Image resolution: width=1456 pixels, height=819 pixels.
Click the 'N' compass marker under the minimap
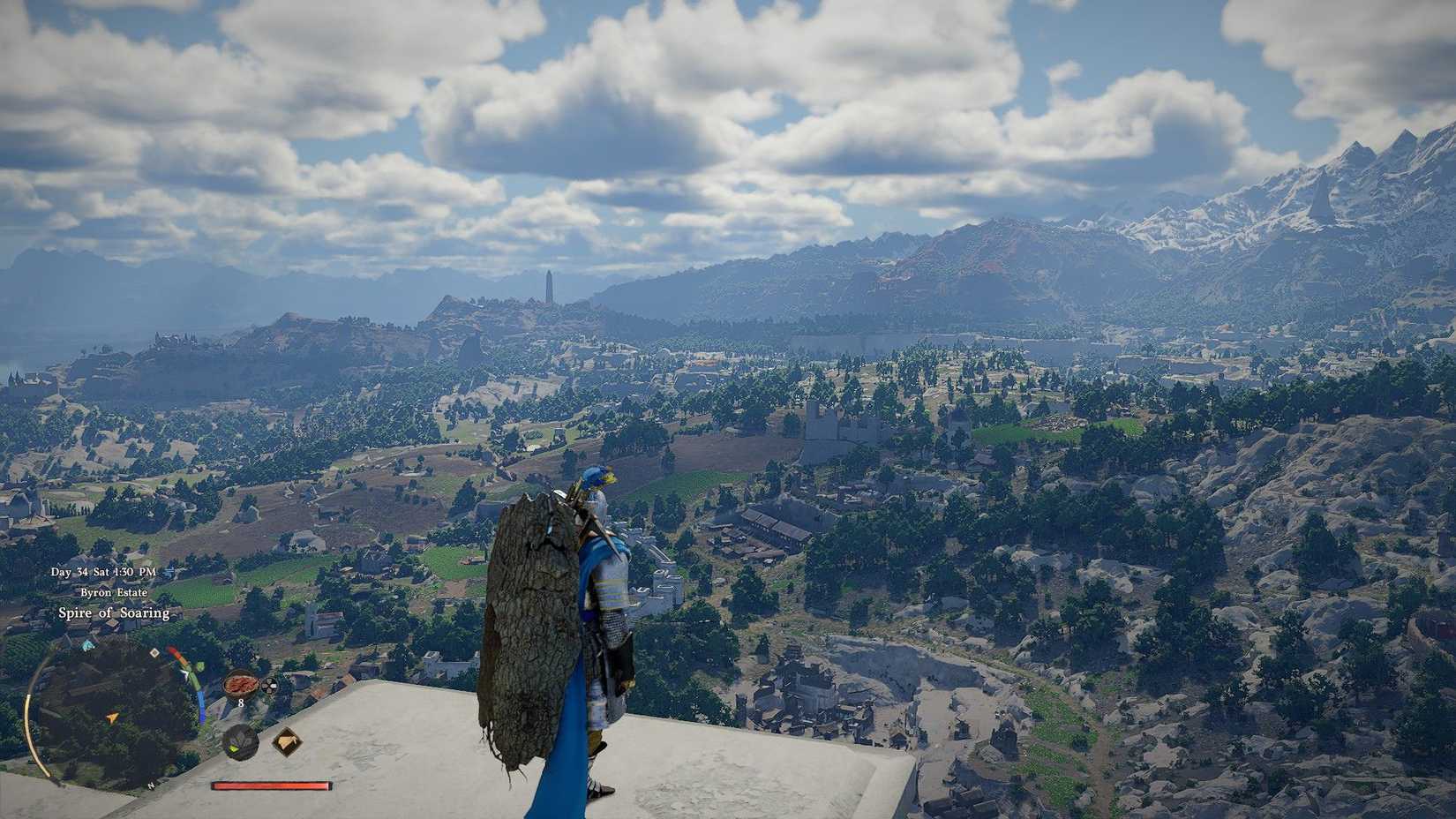(x=150, y=785)
